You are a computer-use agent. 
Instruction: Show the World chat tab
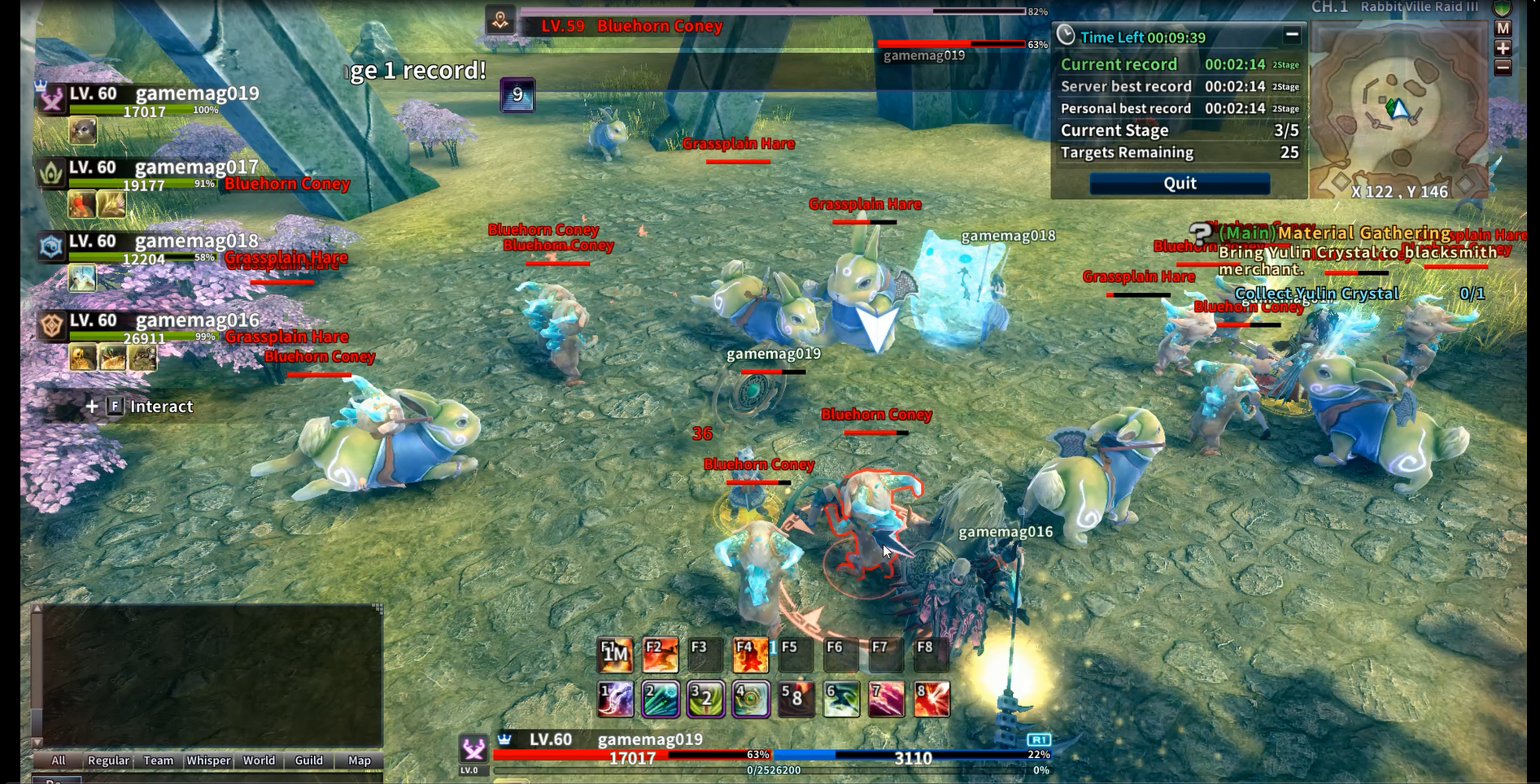[259, 760]
